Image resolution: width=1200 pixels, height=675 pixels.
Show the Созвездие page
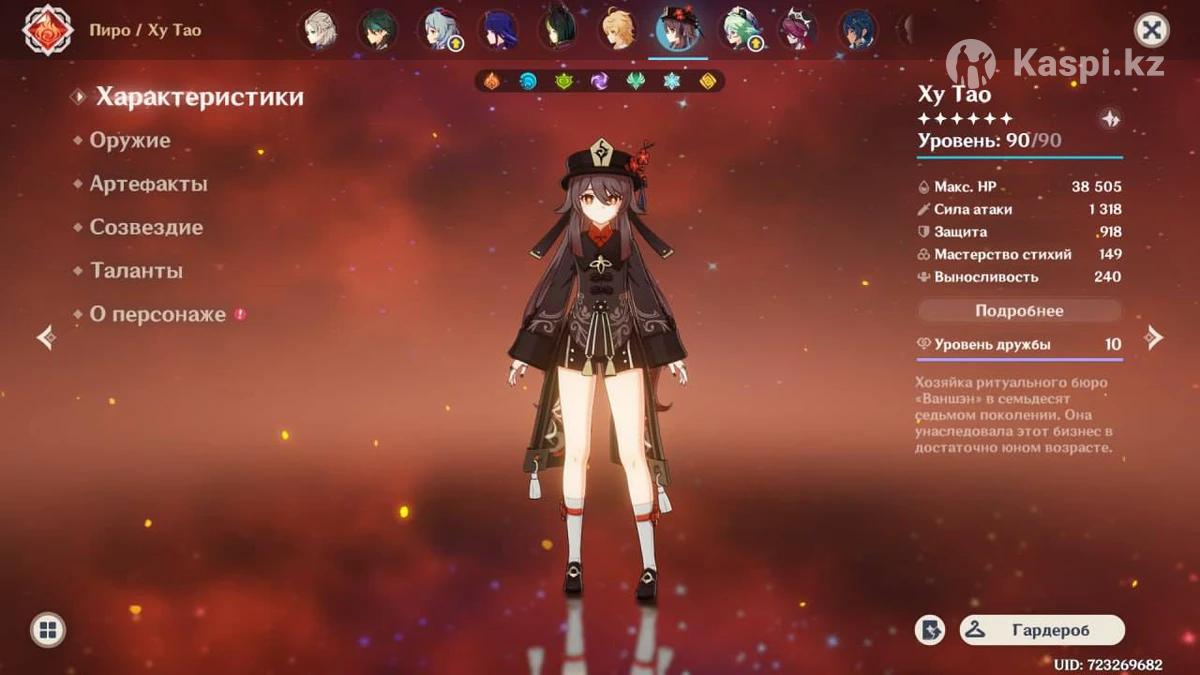pos(146,227)
